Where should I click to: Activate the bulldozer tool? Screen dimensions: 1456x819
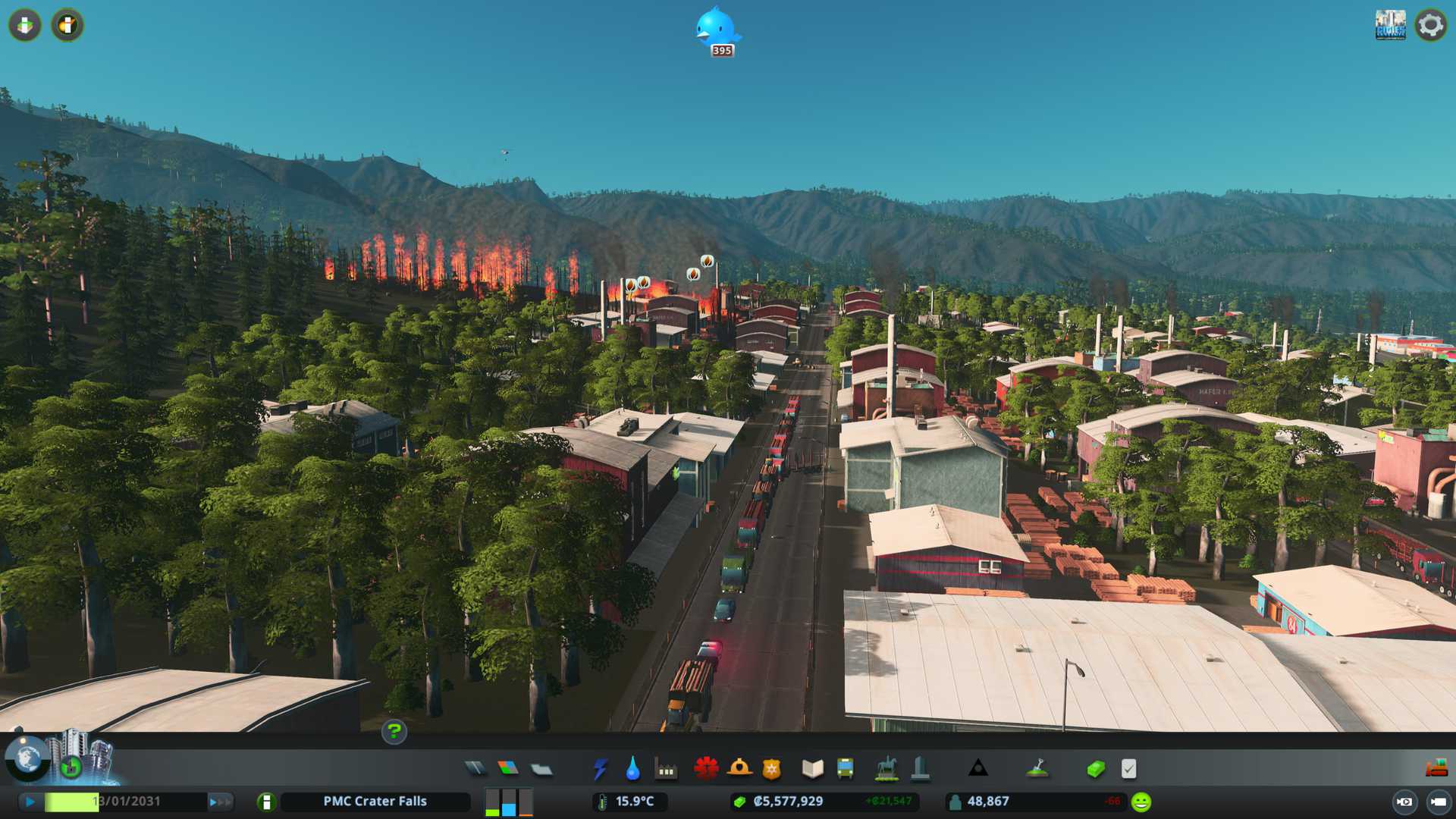coord(1436,769)
